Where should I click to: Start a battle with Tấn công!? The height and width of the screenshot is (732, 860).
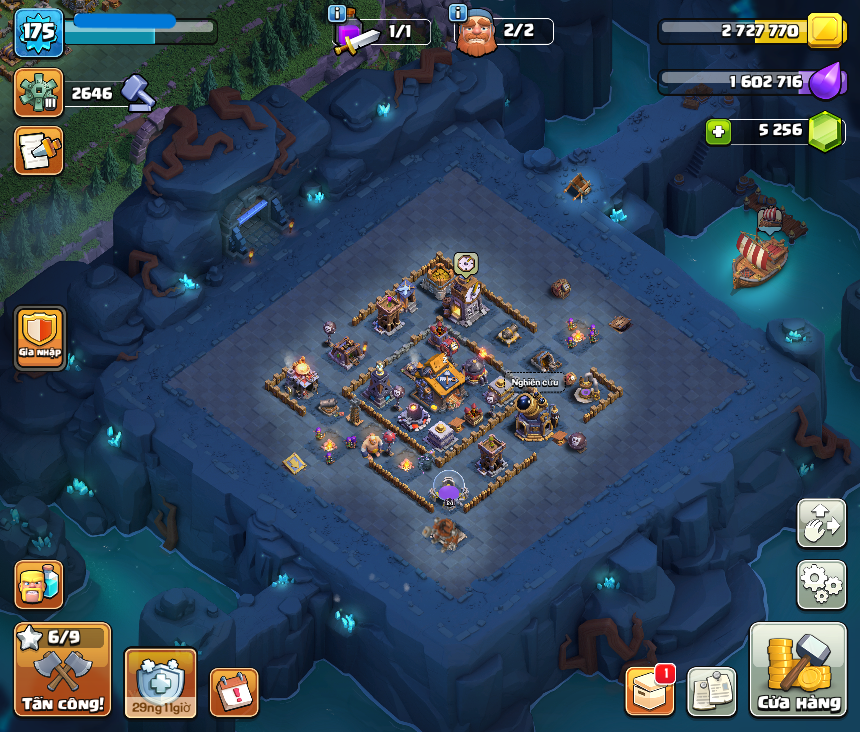(62, 670)
